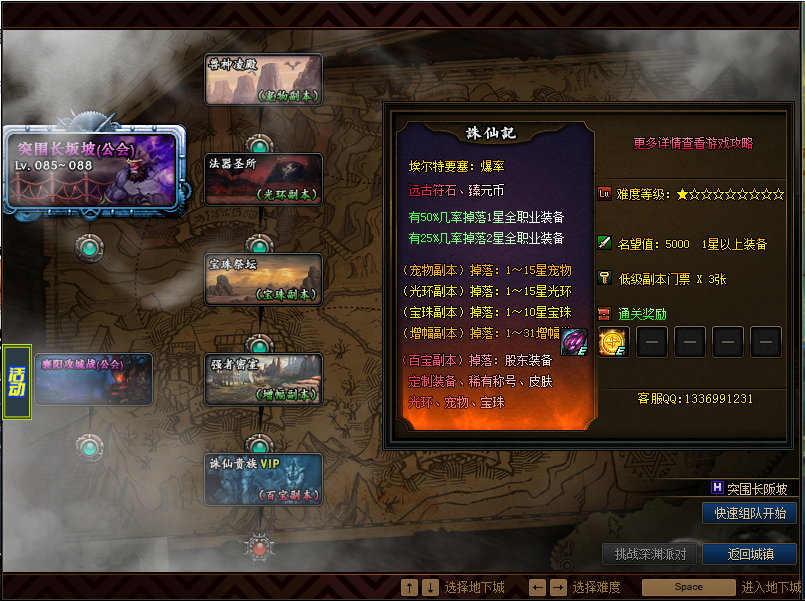Open the 强者密室 amplification dungeon tile
The height and width of the screenshot is (601, 805).
(264, 379)
